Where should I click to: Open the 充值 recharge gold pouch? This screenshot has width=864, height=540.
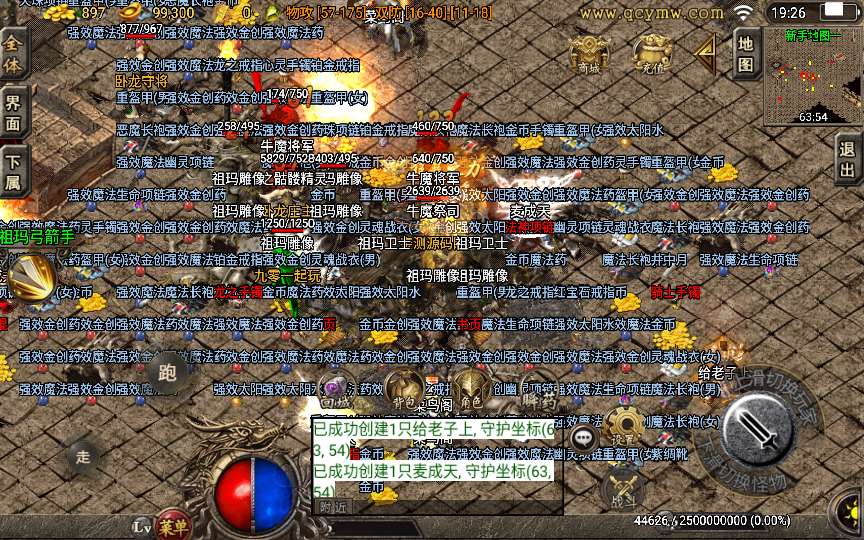652,54
